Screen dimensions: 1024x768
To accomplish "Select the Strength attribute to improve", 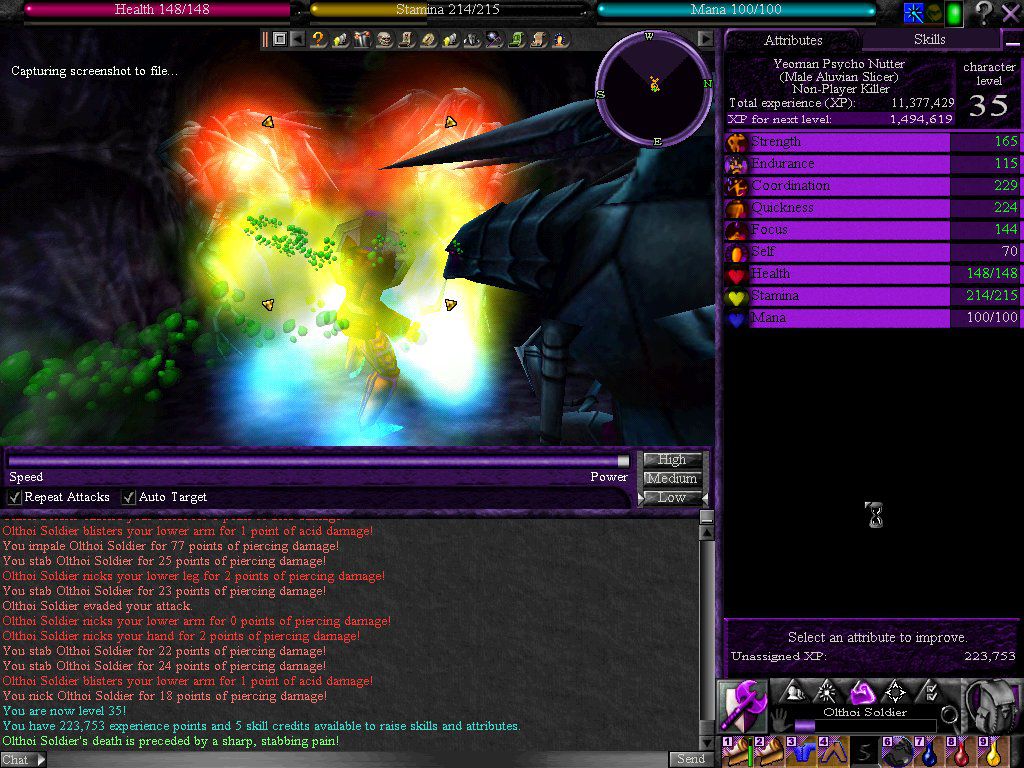I will [838, 142].
